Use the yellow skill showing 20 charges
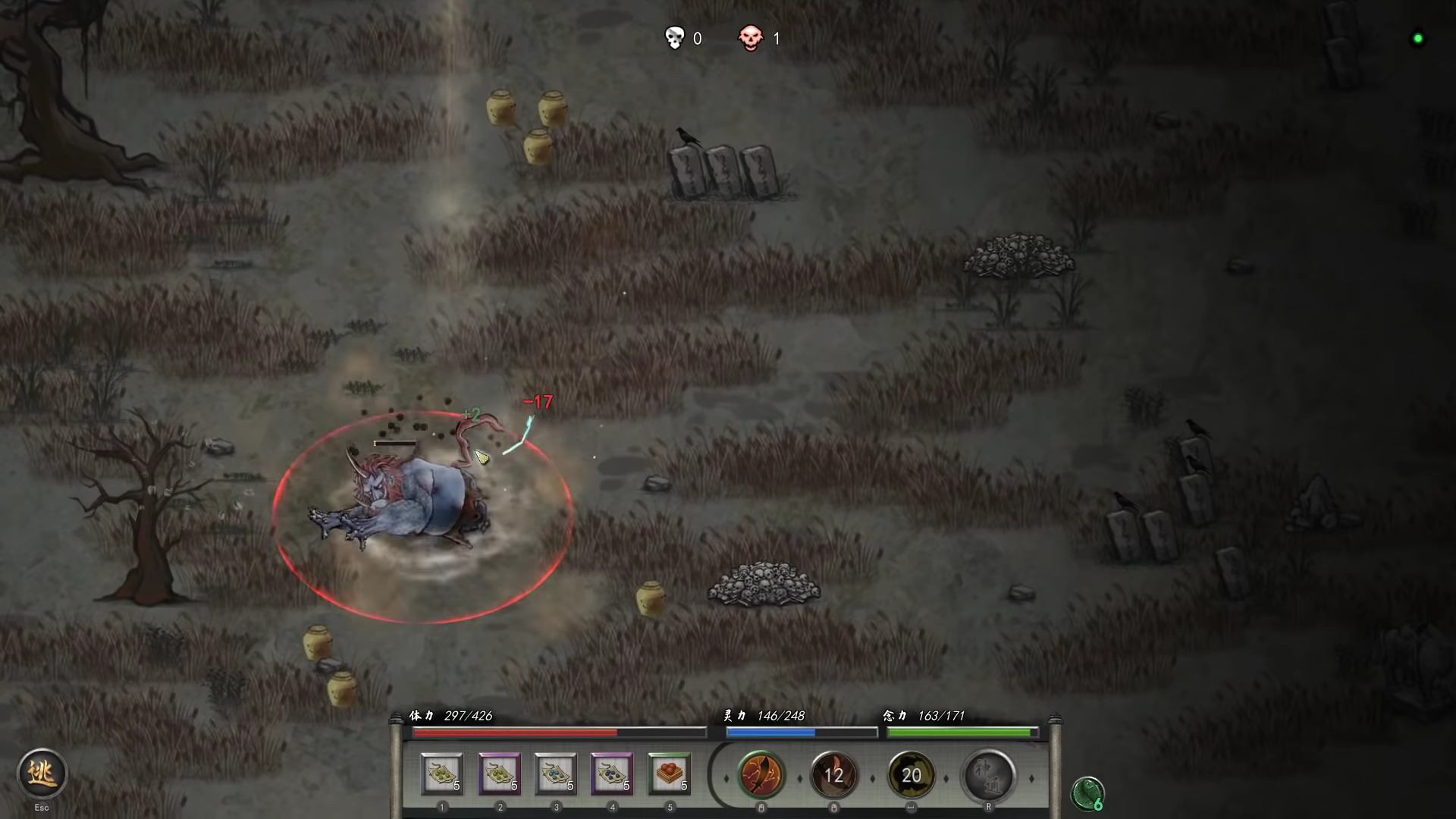1456x819 pixels. [912, 775]
